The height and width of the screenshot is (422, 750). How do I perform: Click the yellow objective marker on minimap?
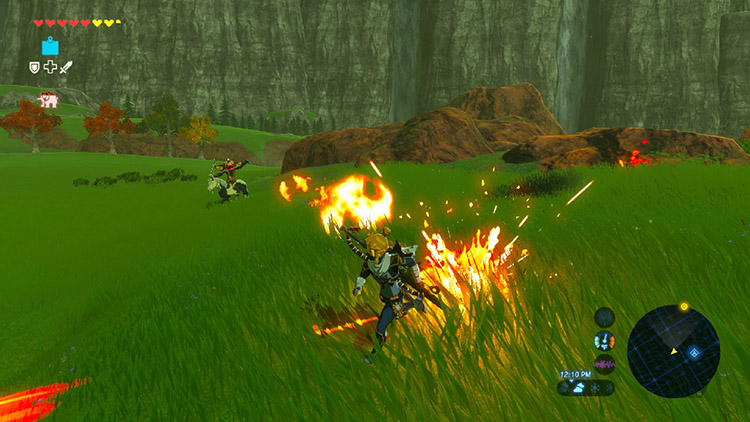(684, 306)
